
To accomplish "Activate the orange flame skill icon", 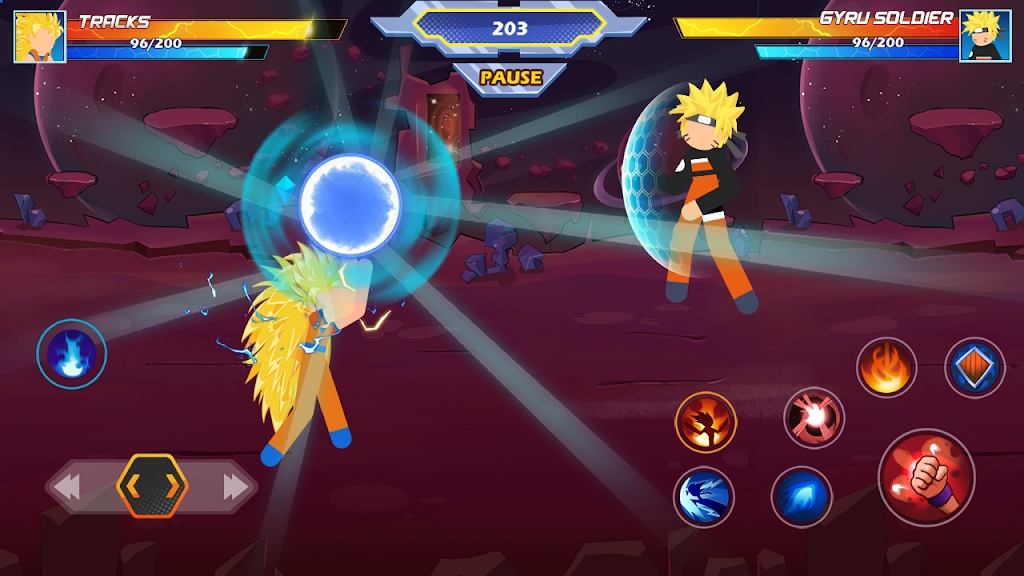I will click(886, 368).
